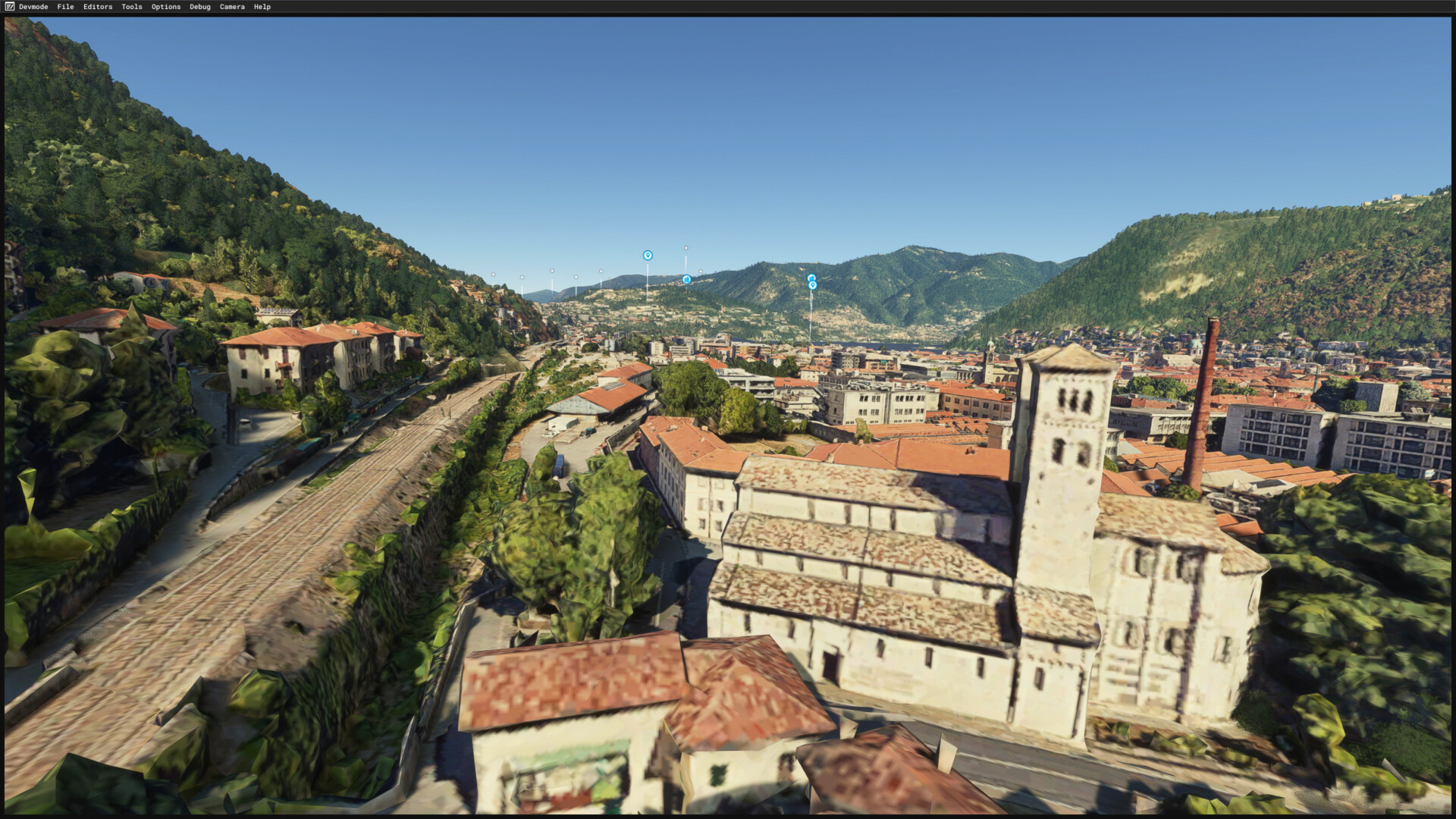Viewport: 1456px width, 819px height.
Task: Open the Tools menu
Action: click(132, 7)
